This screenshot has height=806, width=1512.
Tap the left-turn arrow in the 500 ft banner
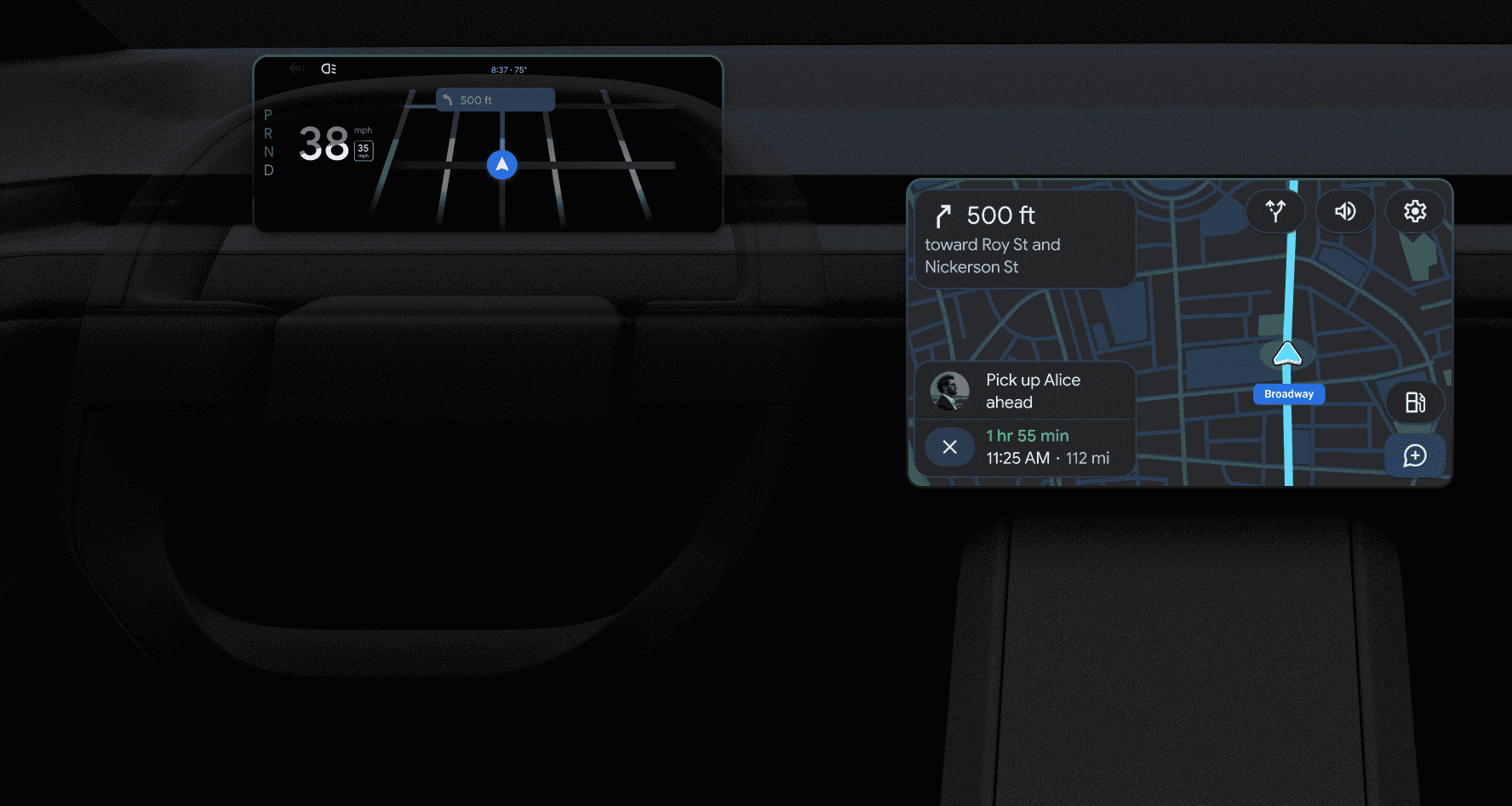click(x=449, y=100)
